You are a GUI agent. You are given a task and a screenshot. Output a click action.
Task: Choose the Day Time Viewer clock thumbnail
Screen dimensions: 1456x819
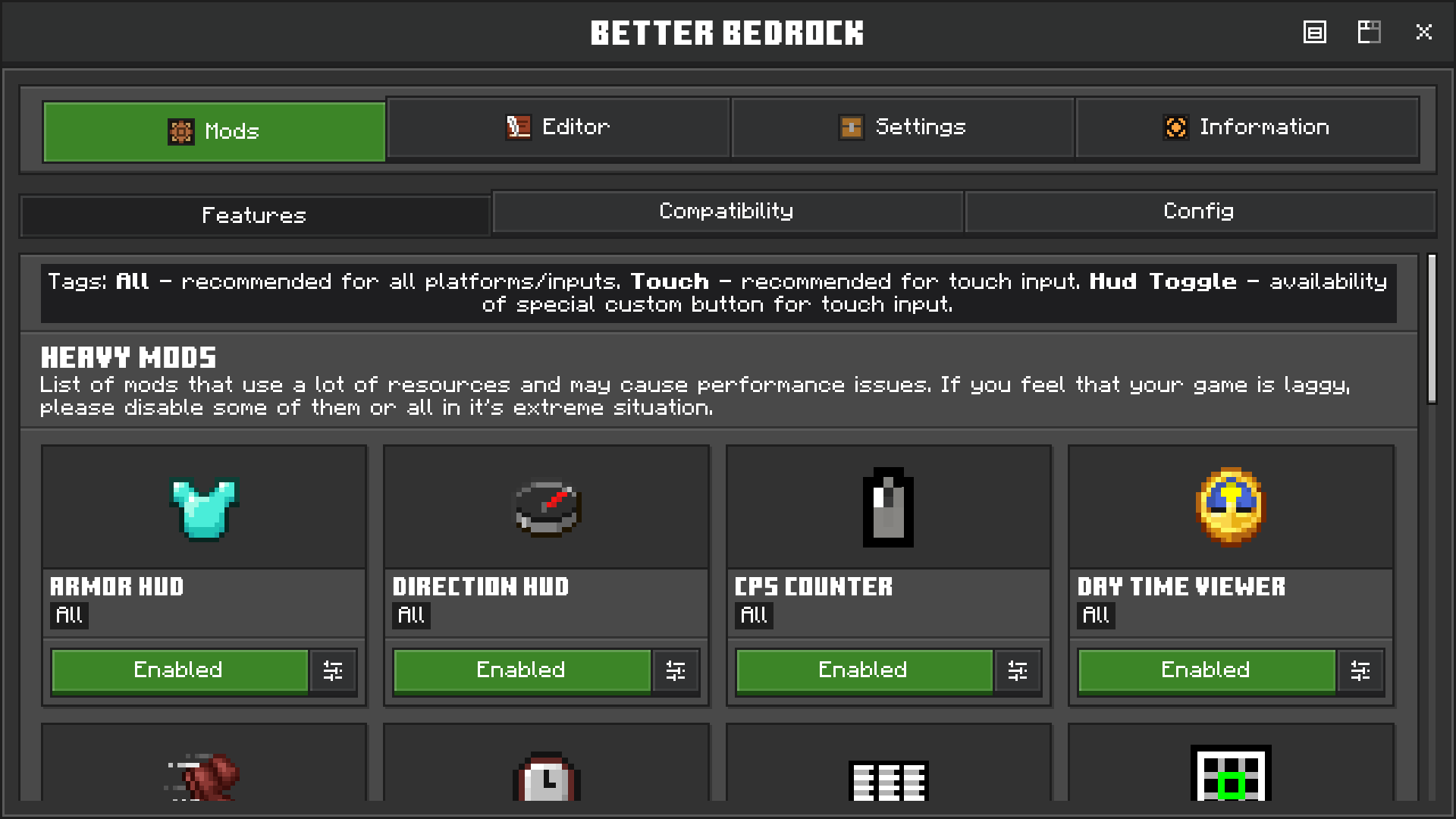click(x=1230, y=507)
